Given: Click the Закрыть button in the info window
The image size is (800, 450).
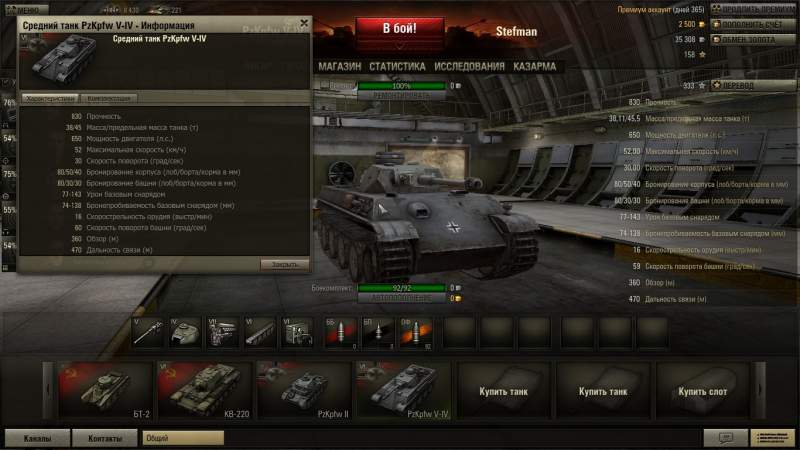Looking at the screenshot, I should coord(283,264).
